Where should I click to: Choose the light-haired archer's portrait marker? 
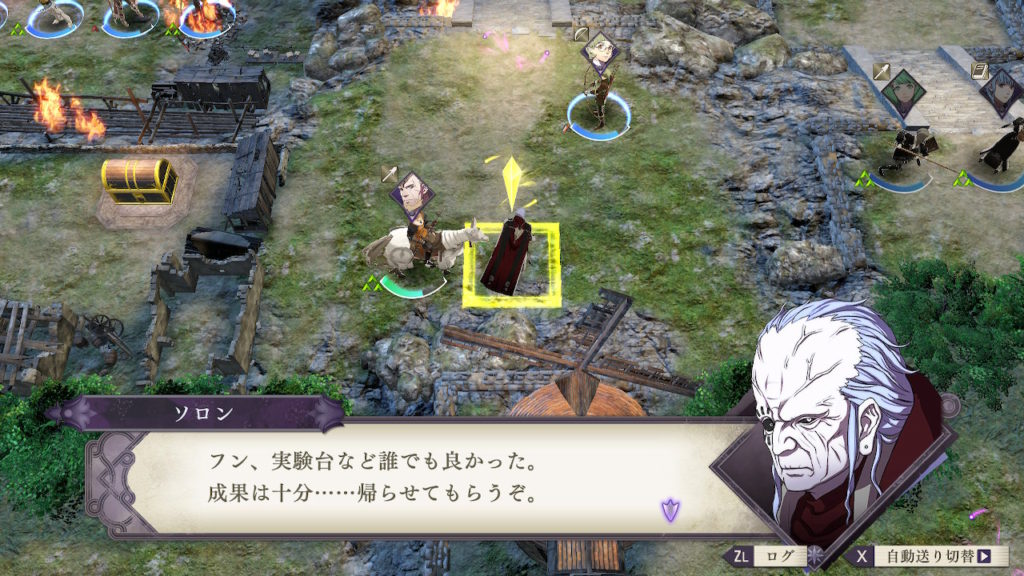(x=600, y=51)
